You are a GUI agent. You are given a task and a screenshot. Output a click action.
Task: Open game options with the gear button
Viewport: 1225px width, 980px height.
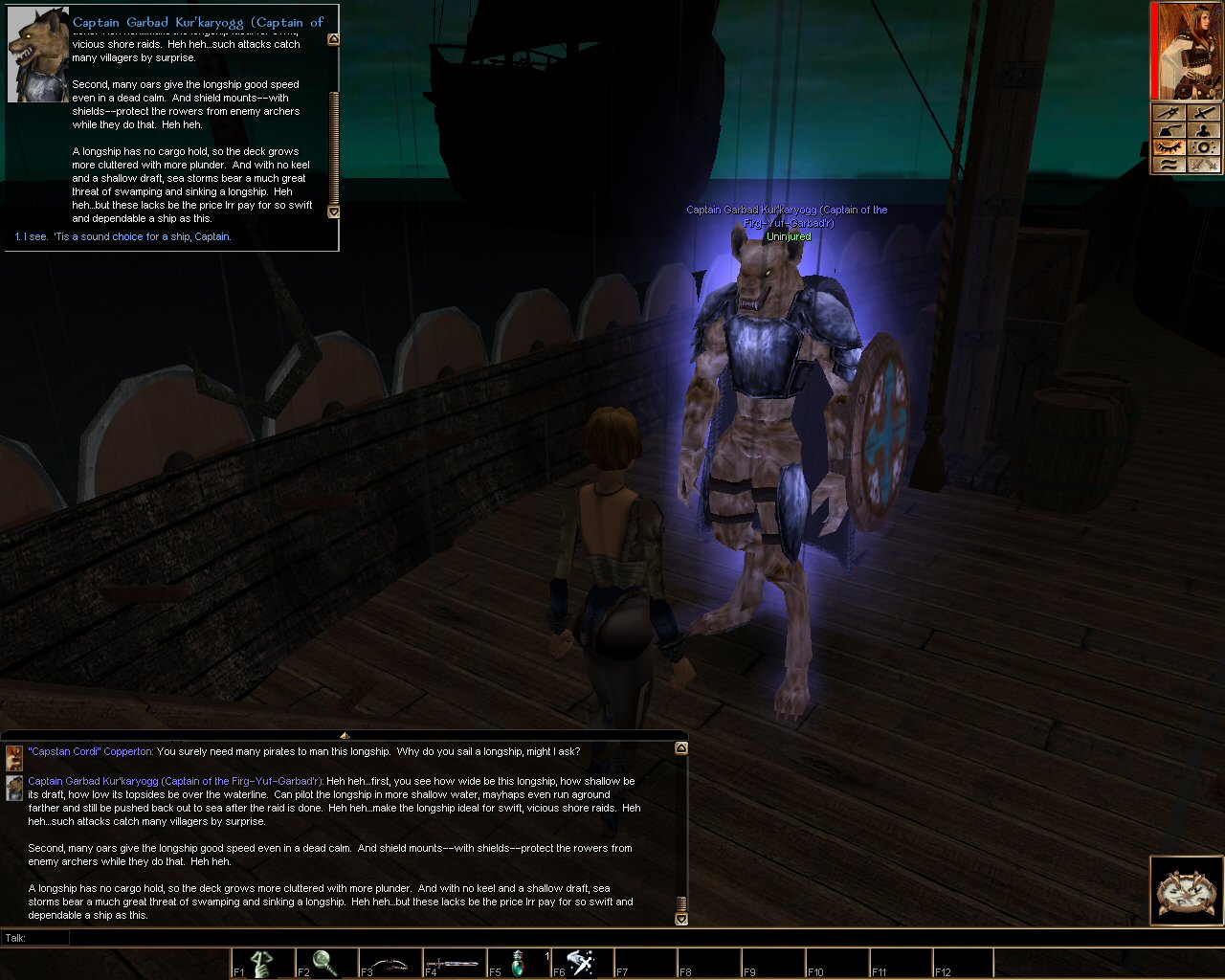pos(1204,147)
